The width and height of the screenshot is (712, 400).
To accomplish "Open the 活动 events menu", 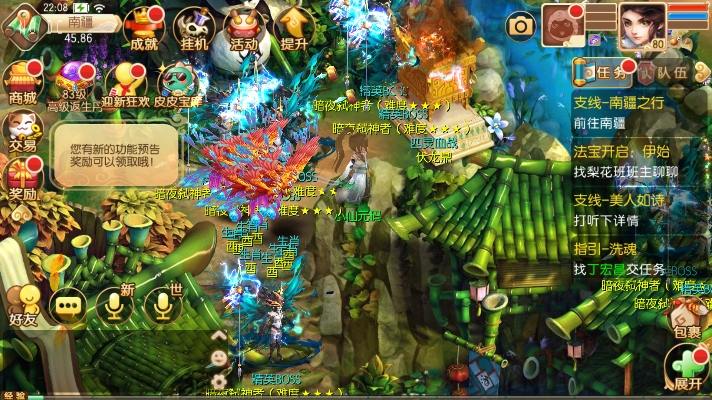I will click(243, 28).
